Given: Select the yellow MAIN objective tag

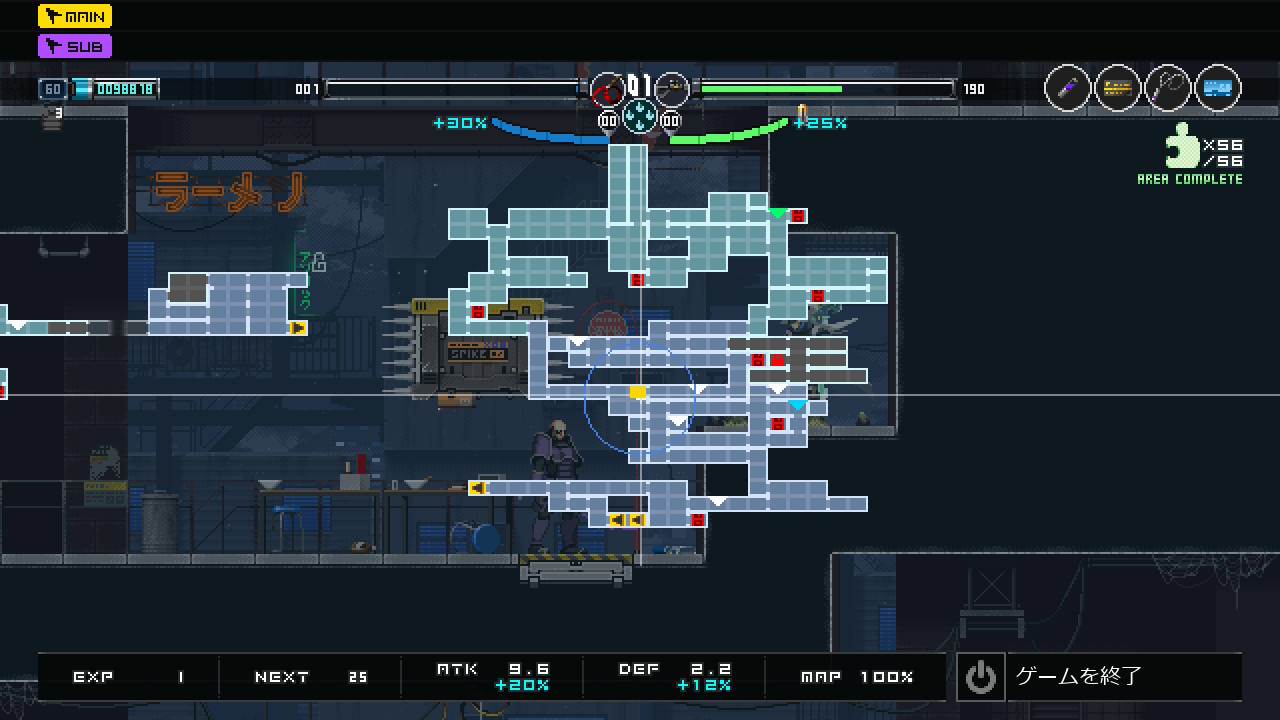Looking at the screenshot, I should 75,16.
